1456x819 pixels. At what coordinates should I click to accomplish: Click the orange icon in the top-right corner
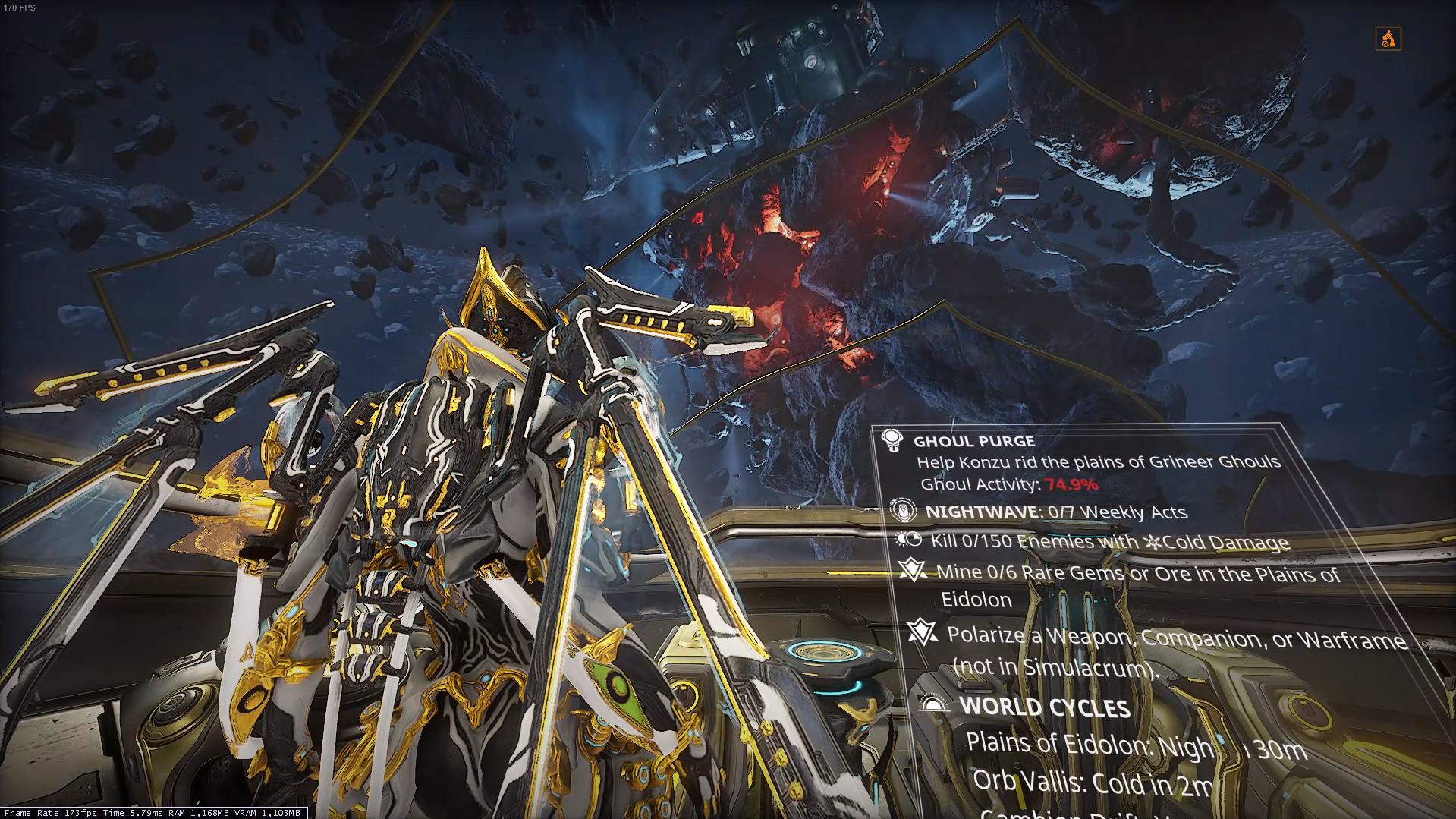pyautogui.click(x=1388, y=39)
